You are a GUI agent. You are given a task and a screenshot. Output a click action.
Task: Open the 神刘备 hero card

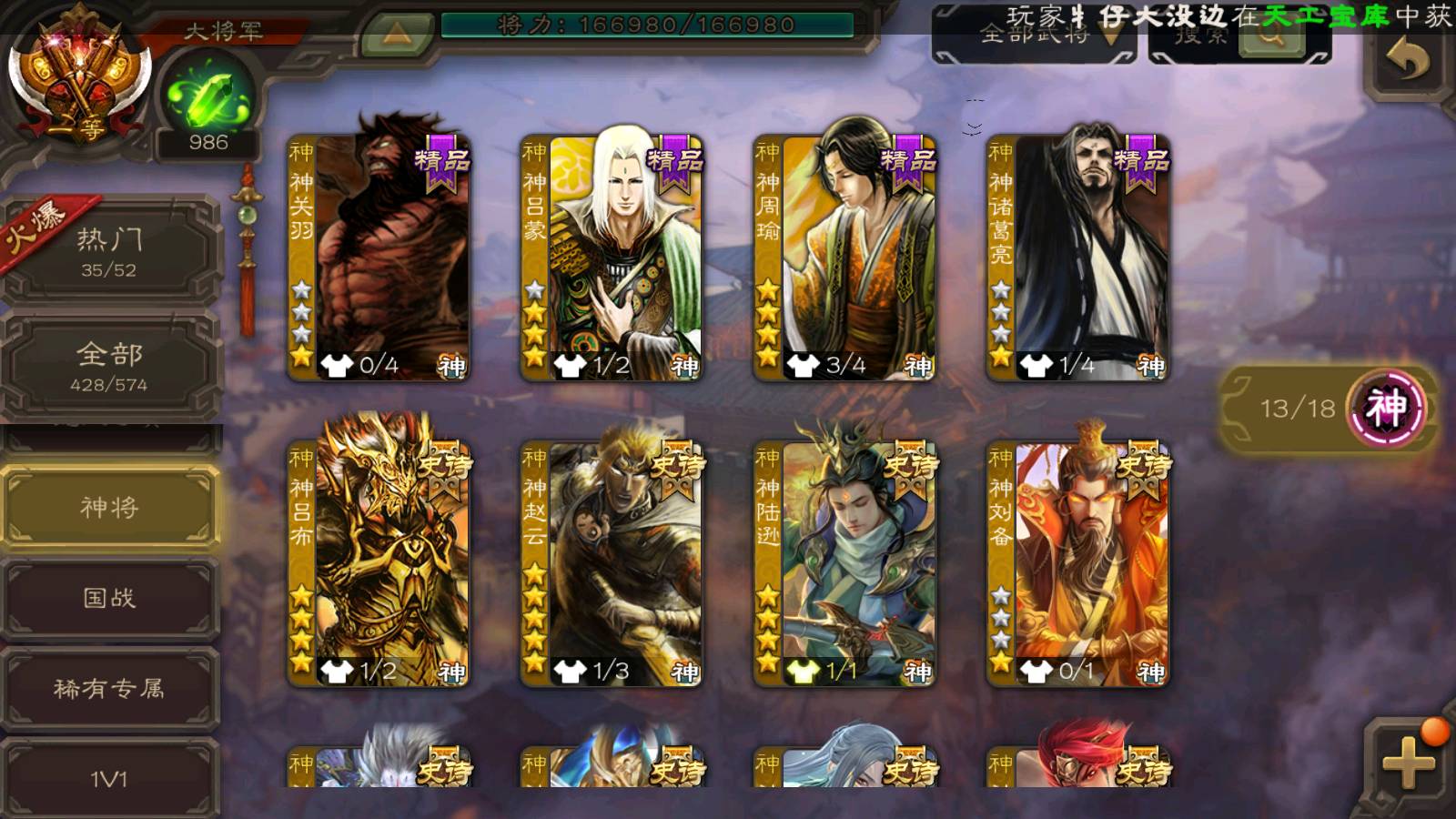pyautogui.click(x=1078, y=562)
